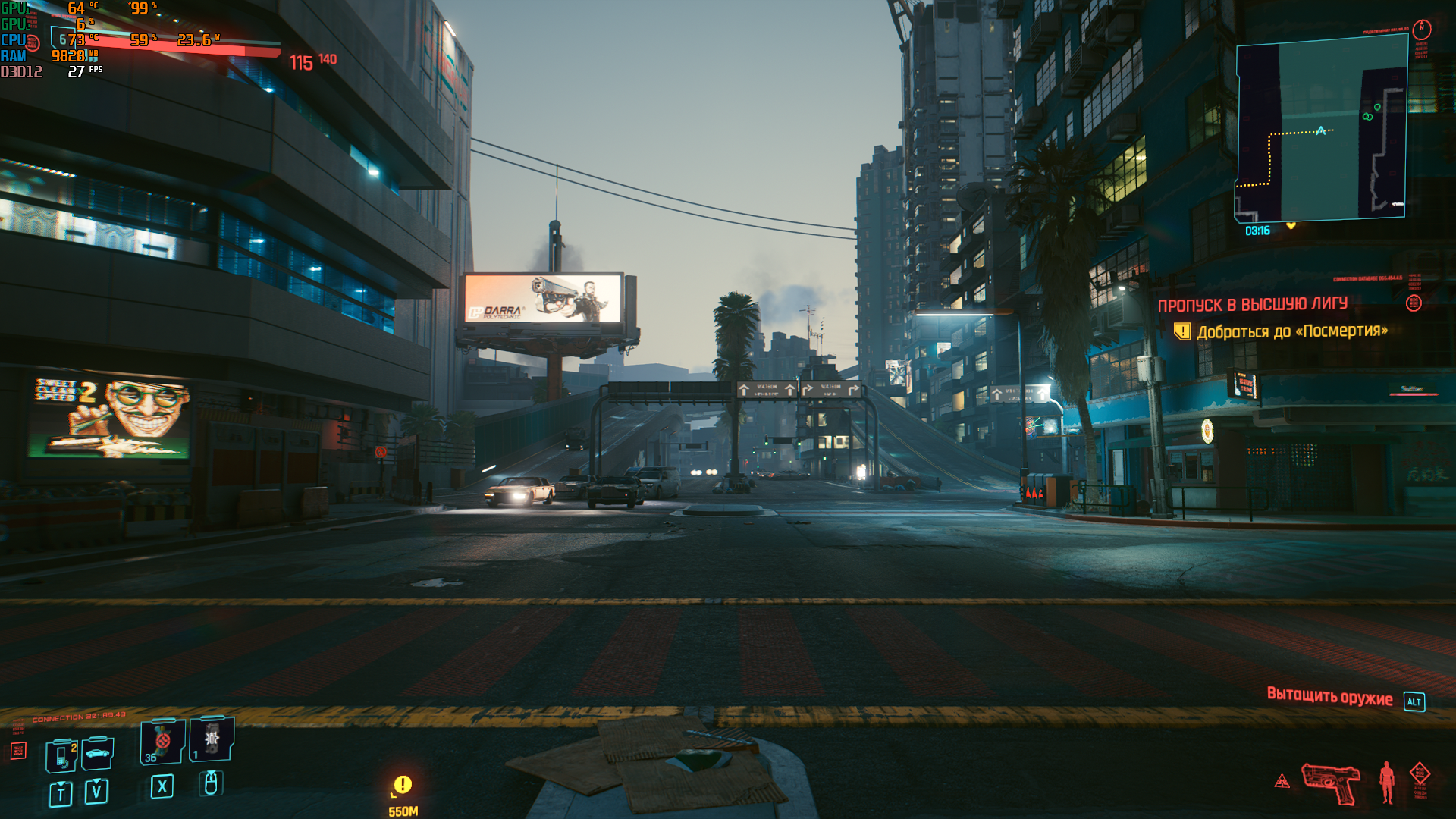Select the objective «Добраться до «Посмертия»»
This screenshot has width=1456, height=819.
pyautogui.click(x=1291, y=331)
